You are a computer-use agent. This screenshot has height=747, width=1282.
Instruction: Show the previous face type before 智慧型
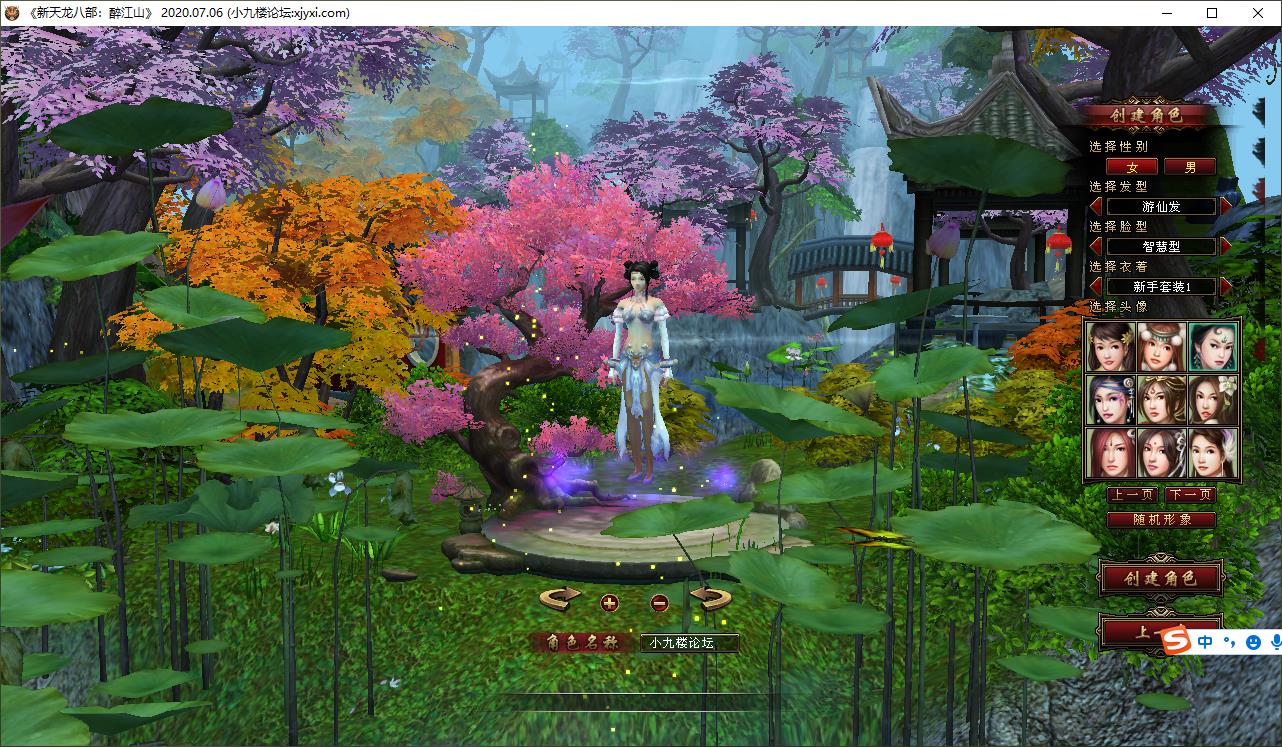(1096, 246)
